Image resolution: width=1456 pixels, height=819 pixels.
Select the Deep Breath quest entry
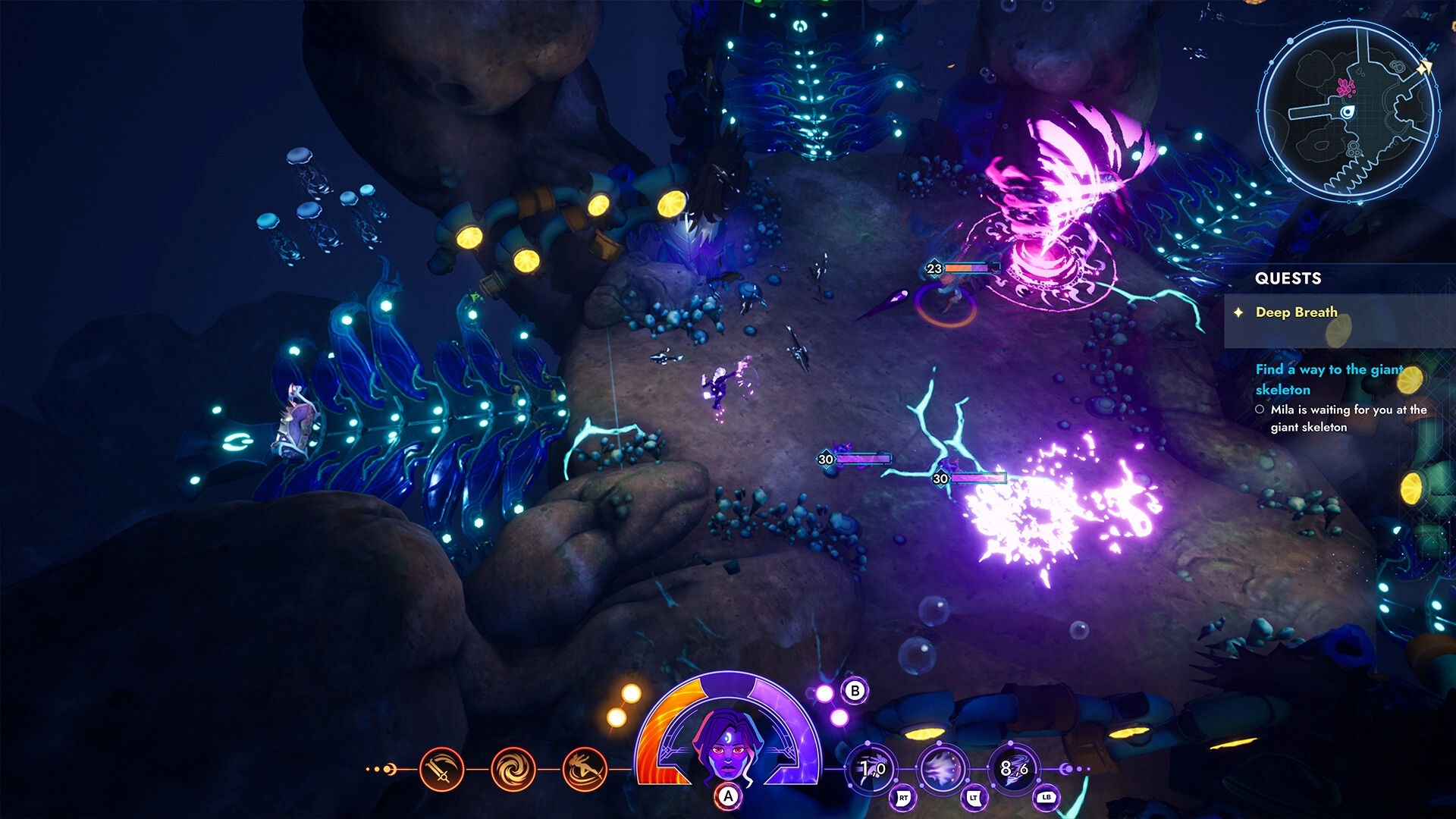point(1296,312)
